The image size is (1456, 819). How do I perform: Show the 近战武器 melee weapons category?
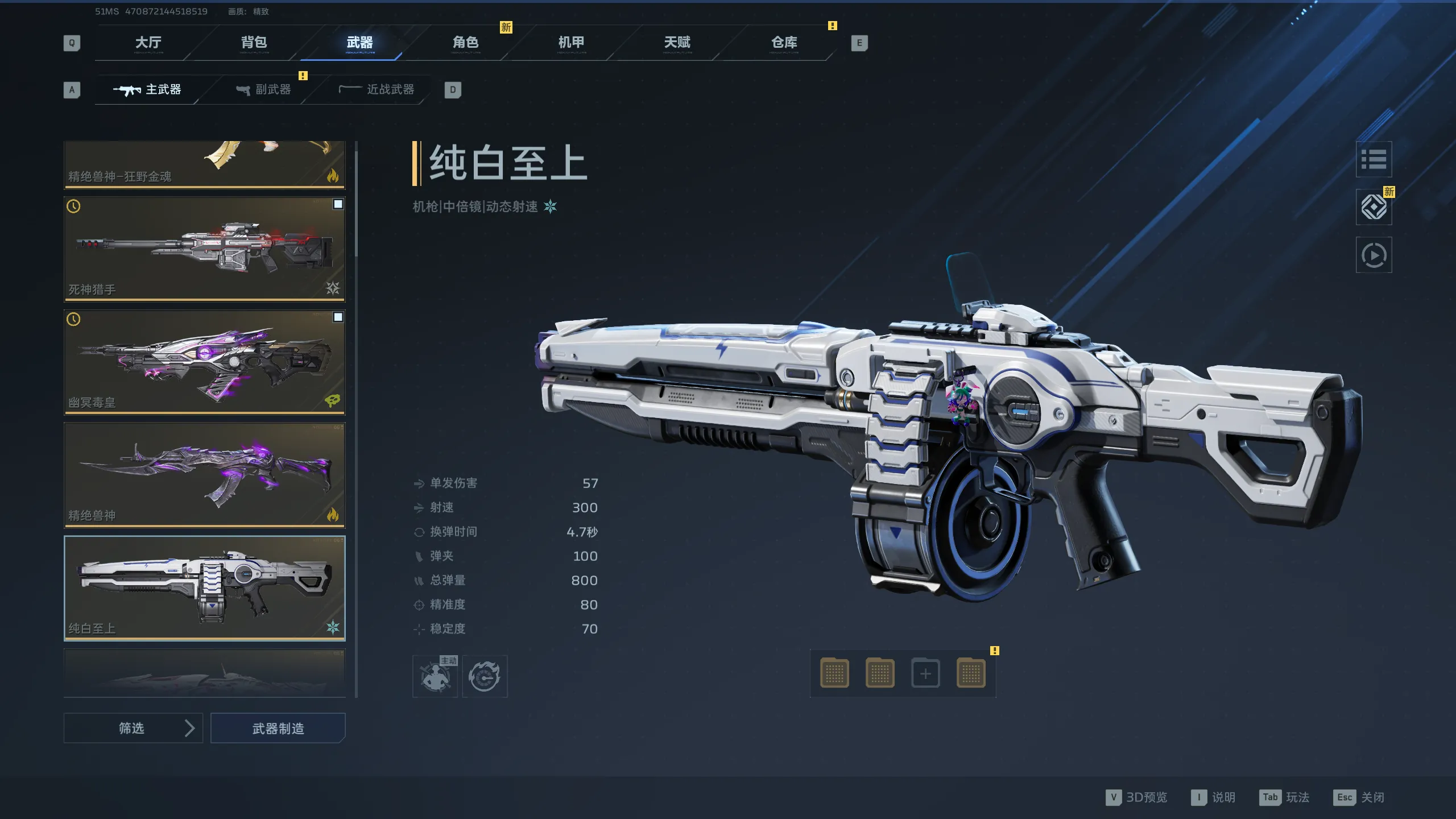click(x=377, y=90)
